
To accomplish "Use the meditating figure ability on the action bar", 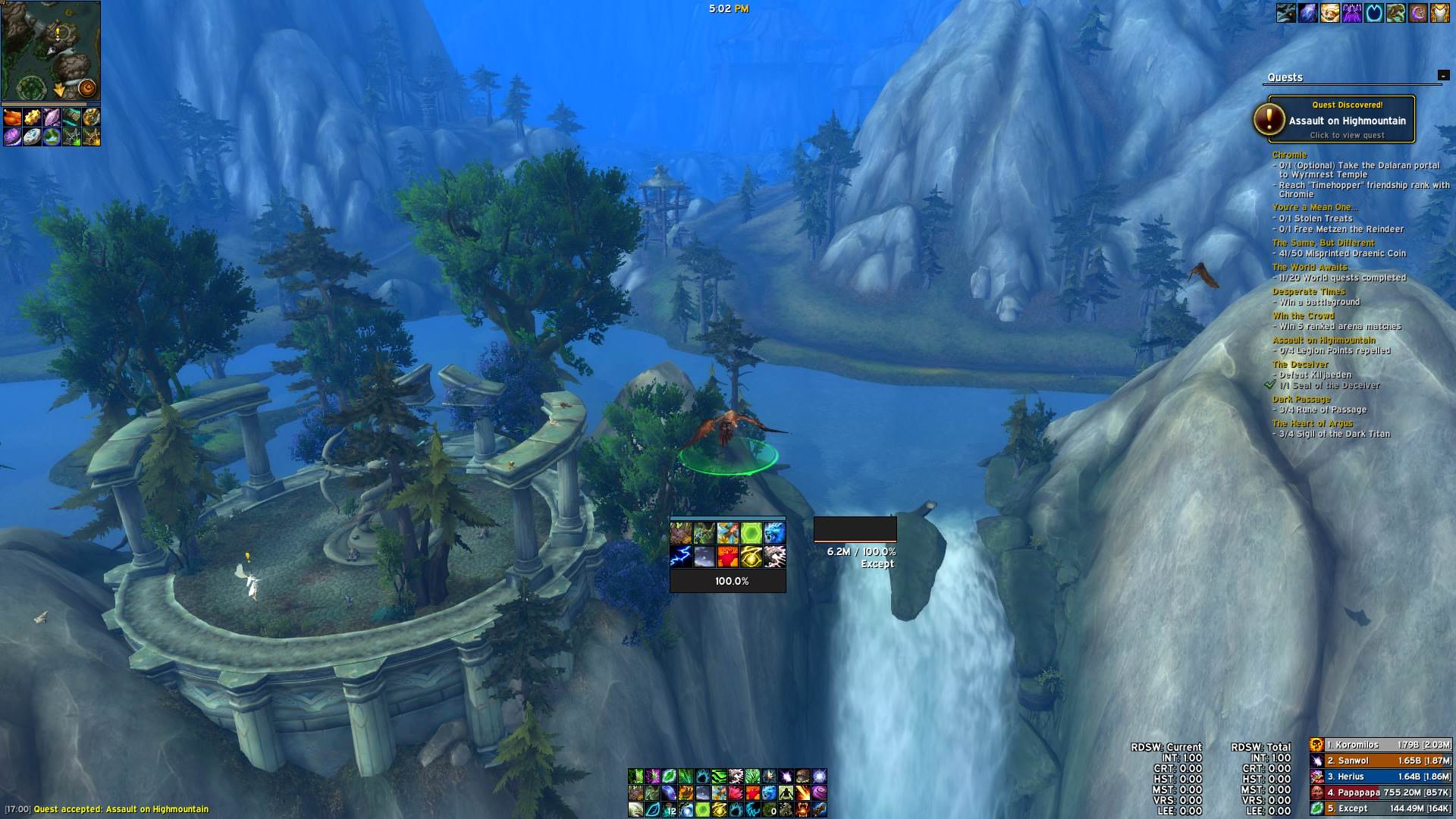I will pos(786,792).
